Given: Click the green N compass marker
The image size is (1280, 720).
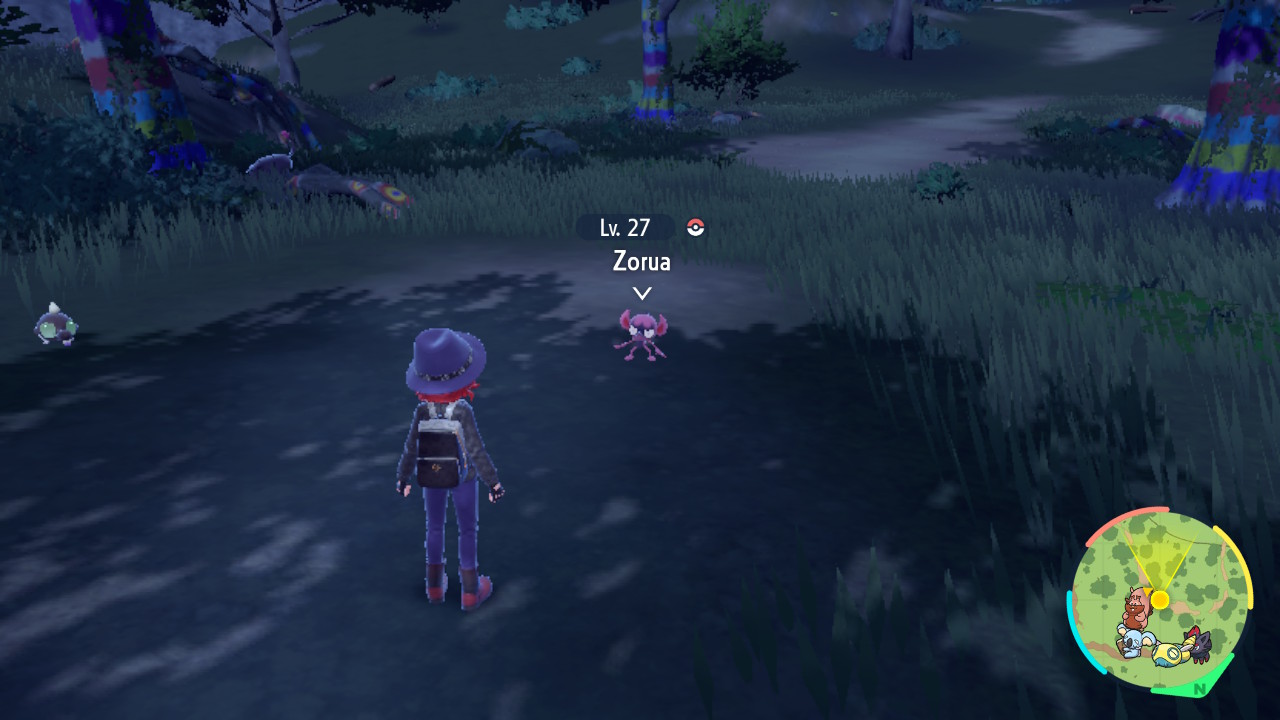Looking at the screenshot, I should pyautogui.click(x=1199, y=688).
